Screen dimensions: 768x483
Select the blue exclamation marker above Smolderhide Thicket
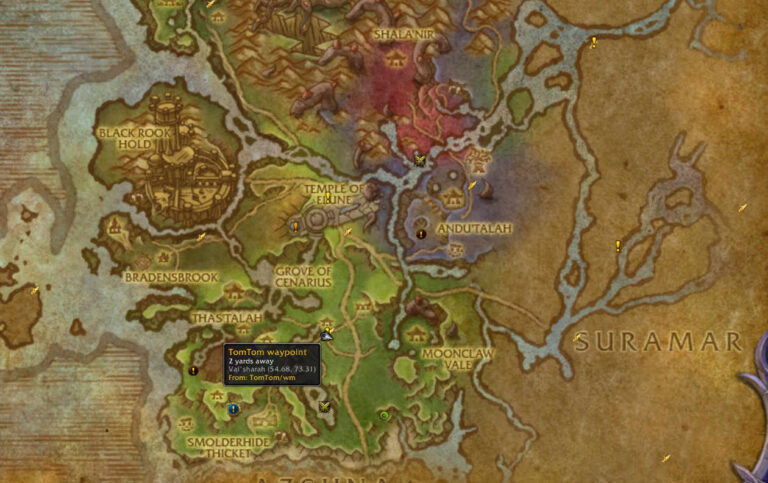pyautogui.click(x=233, y=409)
